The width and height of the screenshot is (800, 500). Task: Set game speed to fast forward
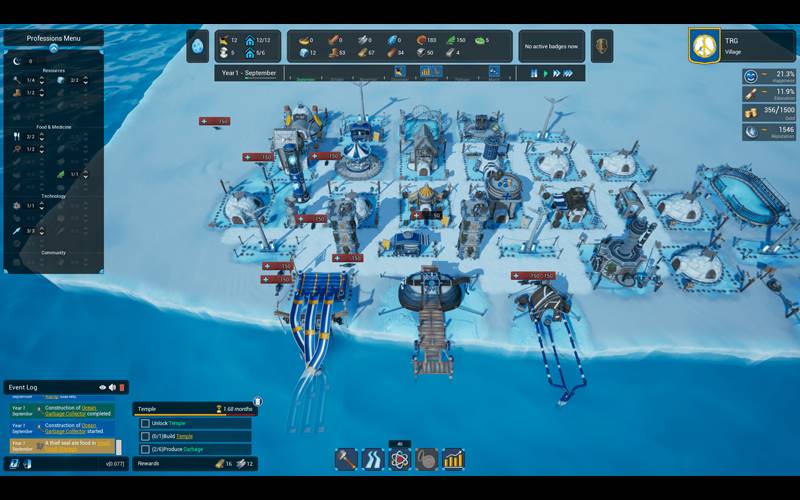pos(557,73)
